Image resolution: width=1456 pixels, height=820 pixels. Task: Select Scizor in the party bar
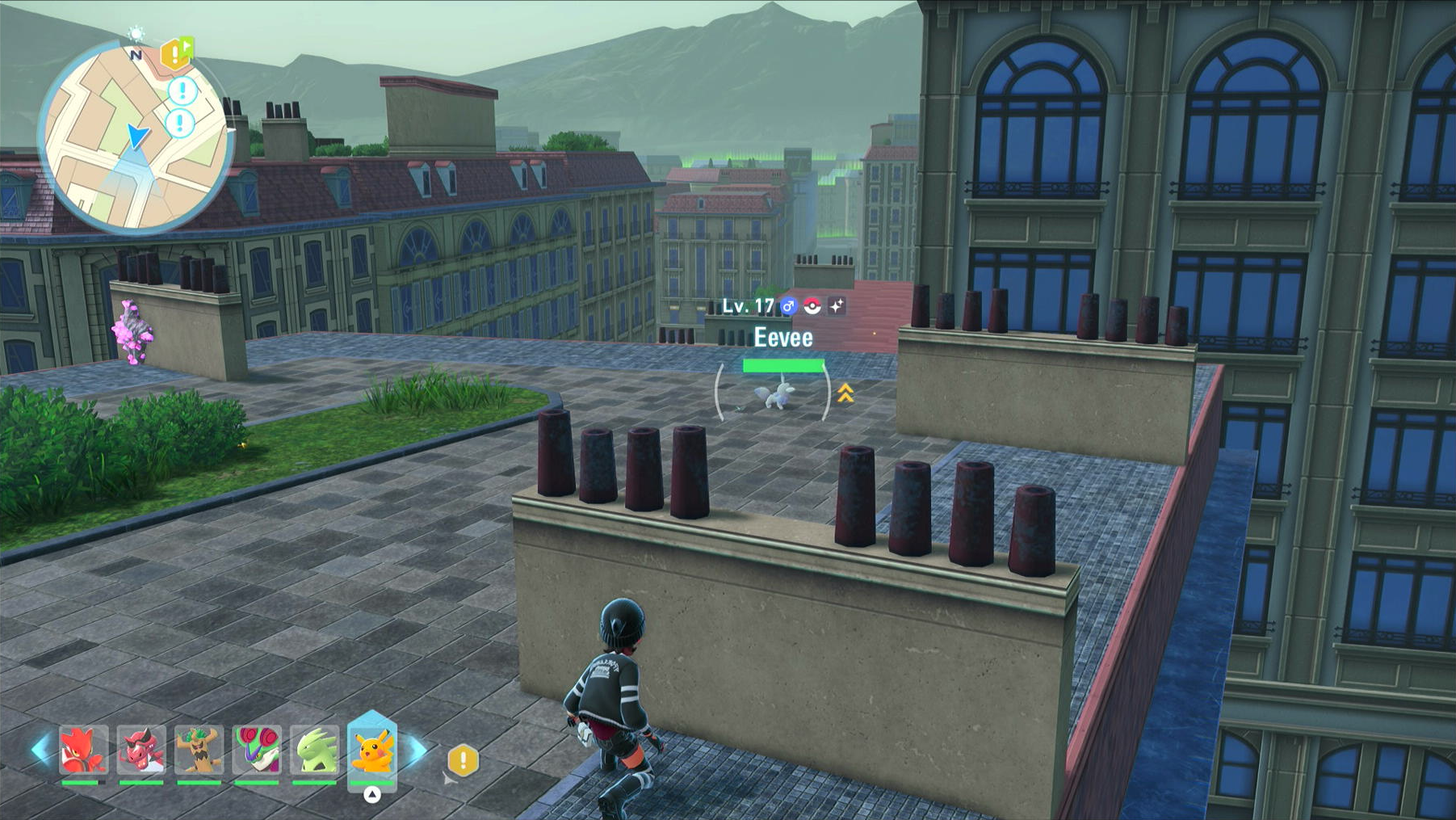(83, 750)
